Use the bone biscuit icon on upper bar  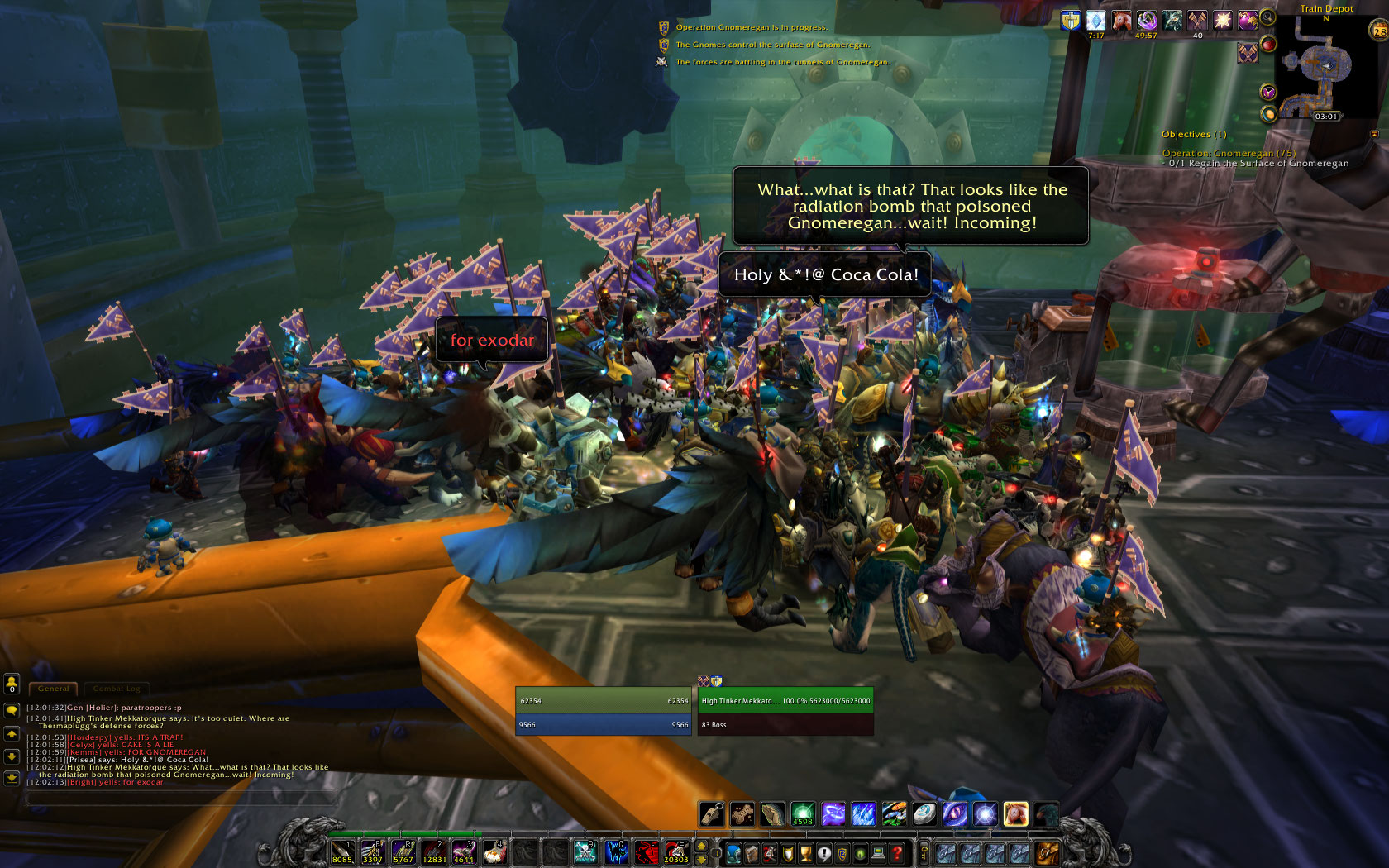click(x=742, y=814)
